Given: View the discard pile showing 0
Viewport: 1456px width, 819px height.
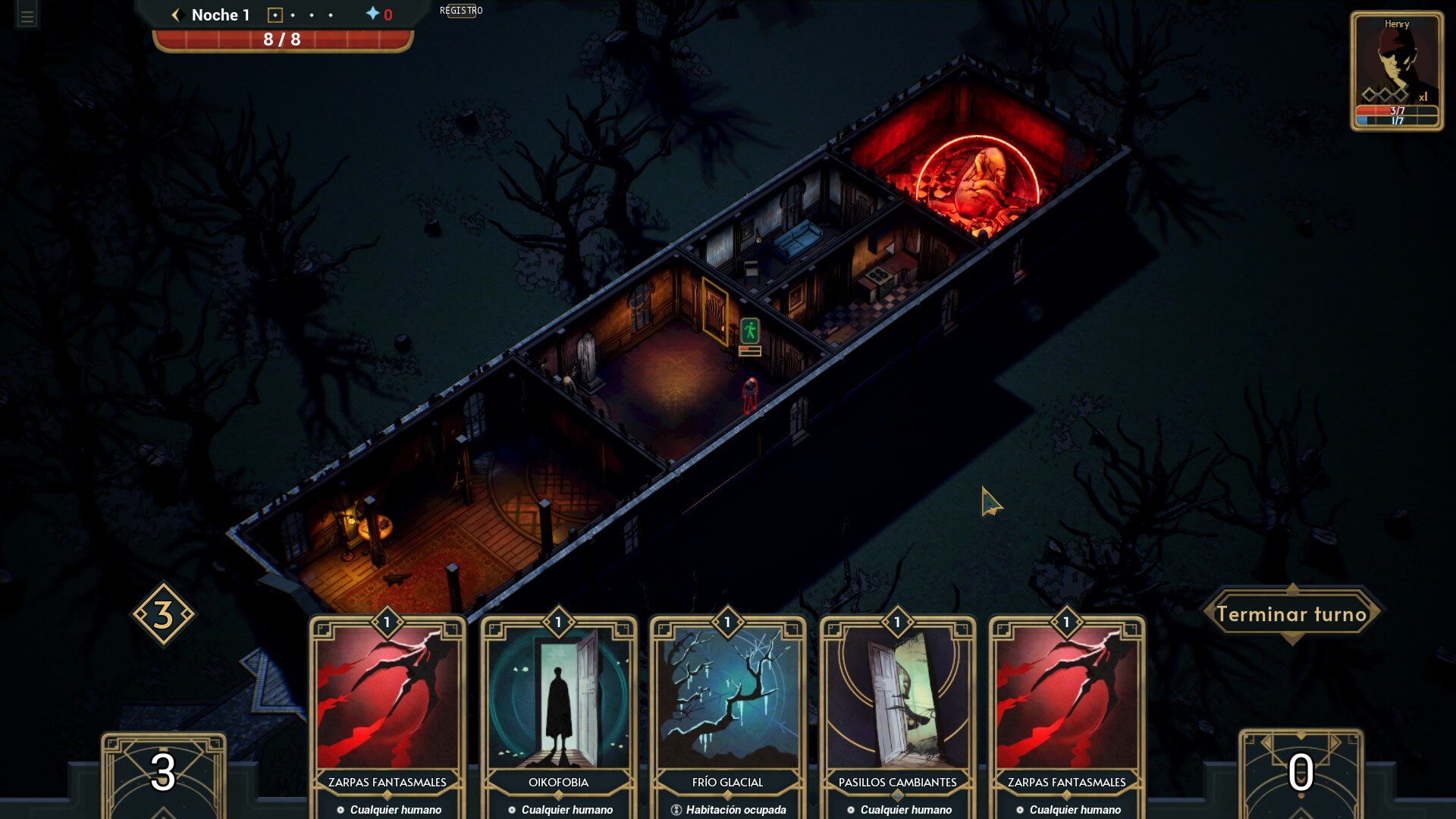Looking at the screenshot, I should click(x=1301, y=773).
